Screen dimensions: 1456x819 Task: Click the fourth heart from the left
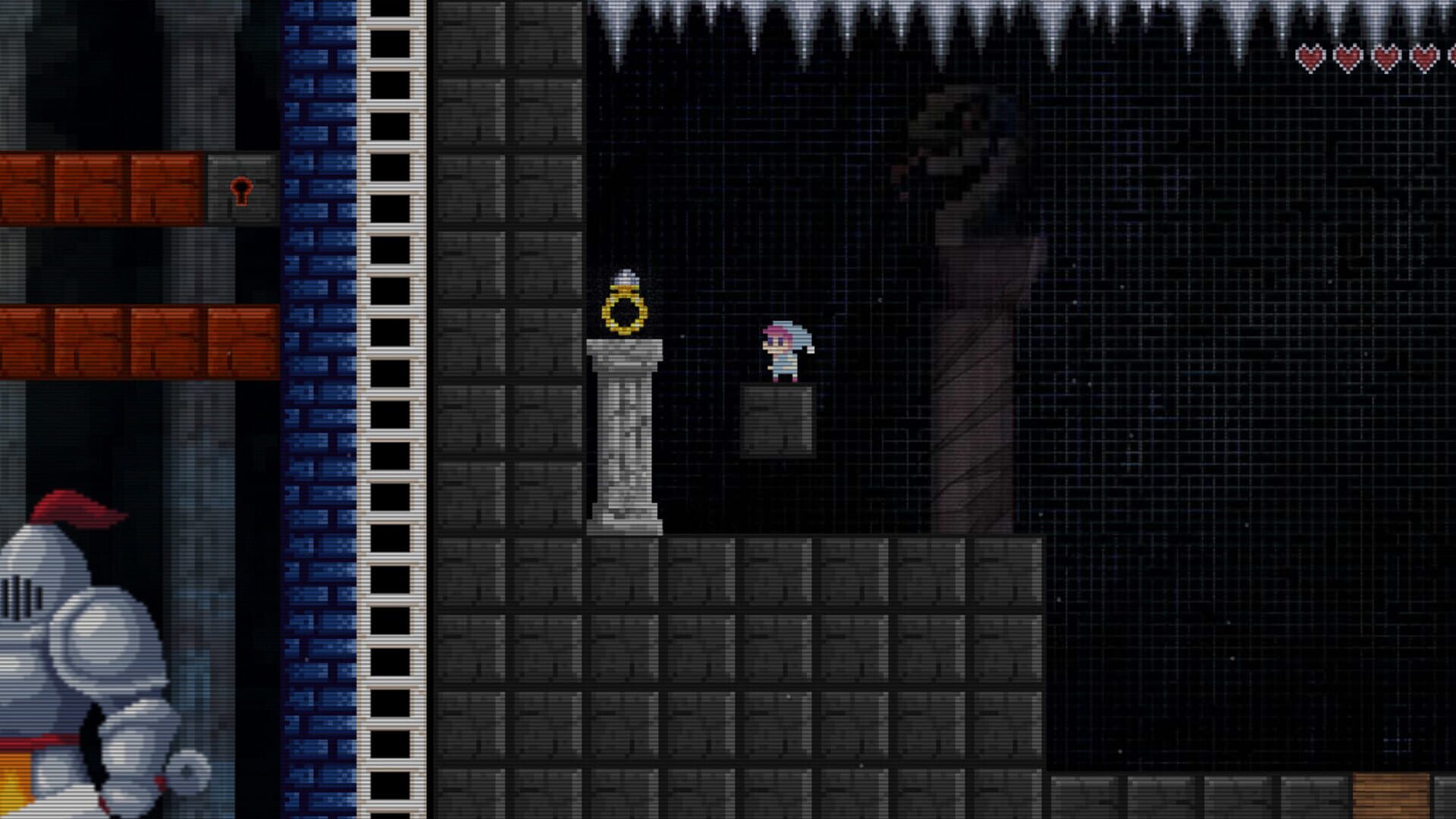(1423, 56)
